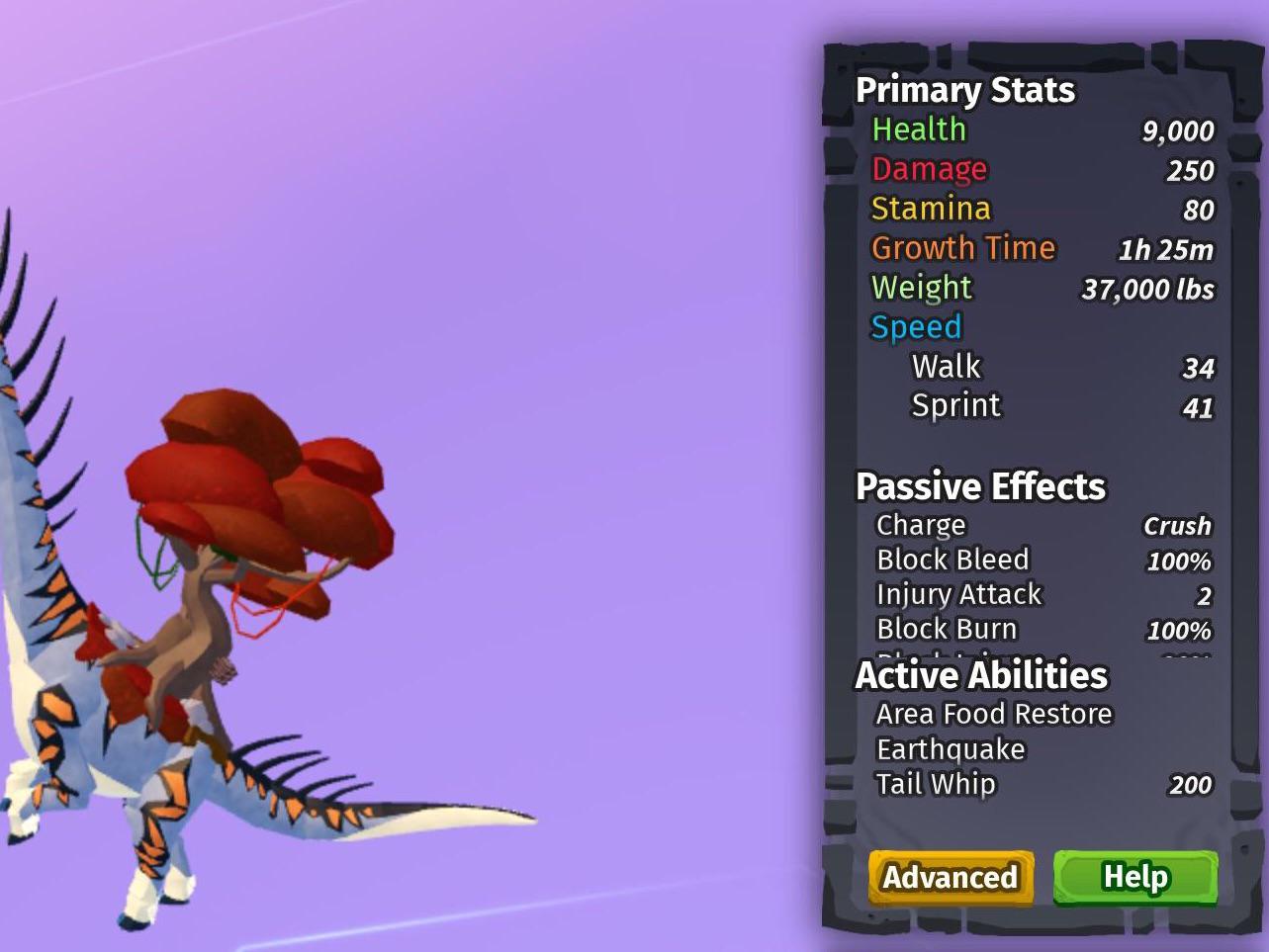Select the Charge passive effect
Image resolution: width=1269 pixels, height=952 pixels.
[x=920, y=525]
